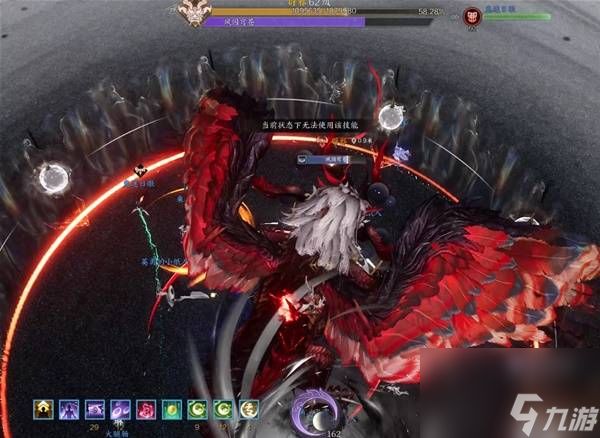
Task: Activate the red lotus flower skill
Action: [x=146, y=409]
